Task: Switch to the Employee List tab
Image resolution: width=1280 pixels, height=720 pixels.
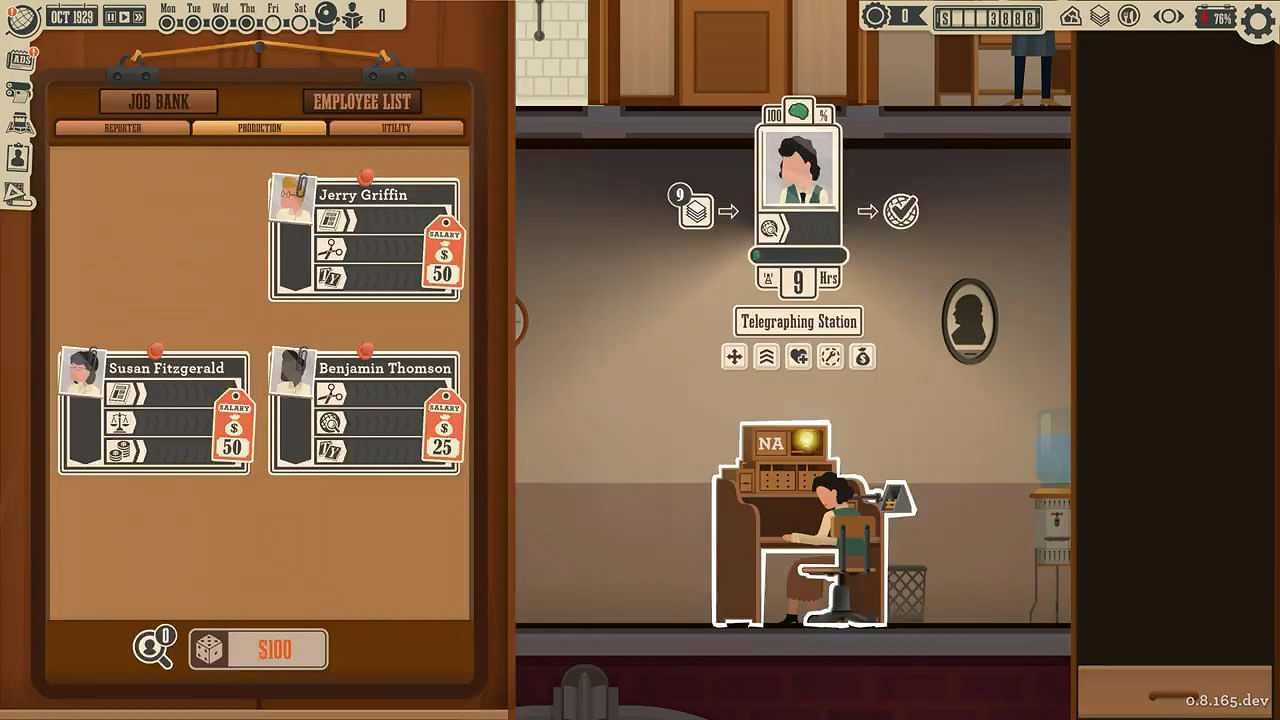Action: [x=361, y=101]
